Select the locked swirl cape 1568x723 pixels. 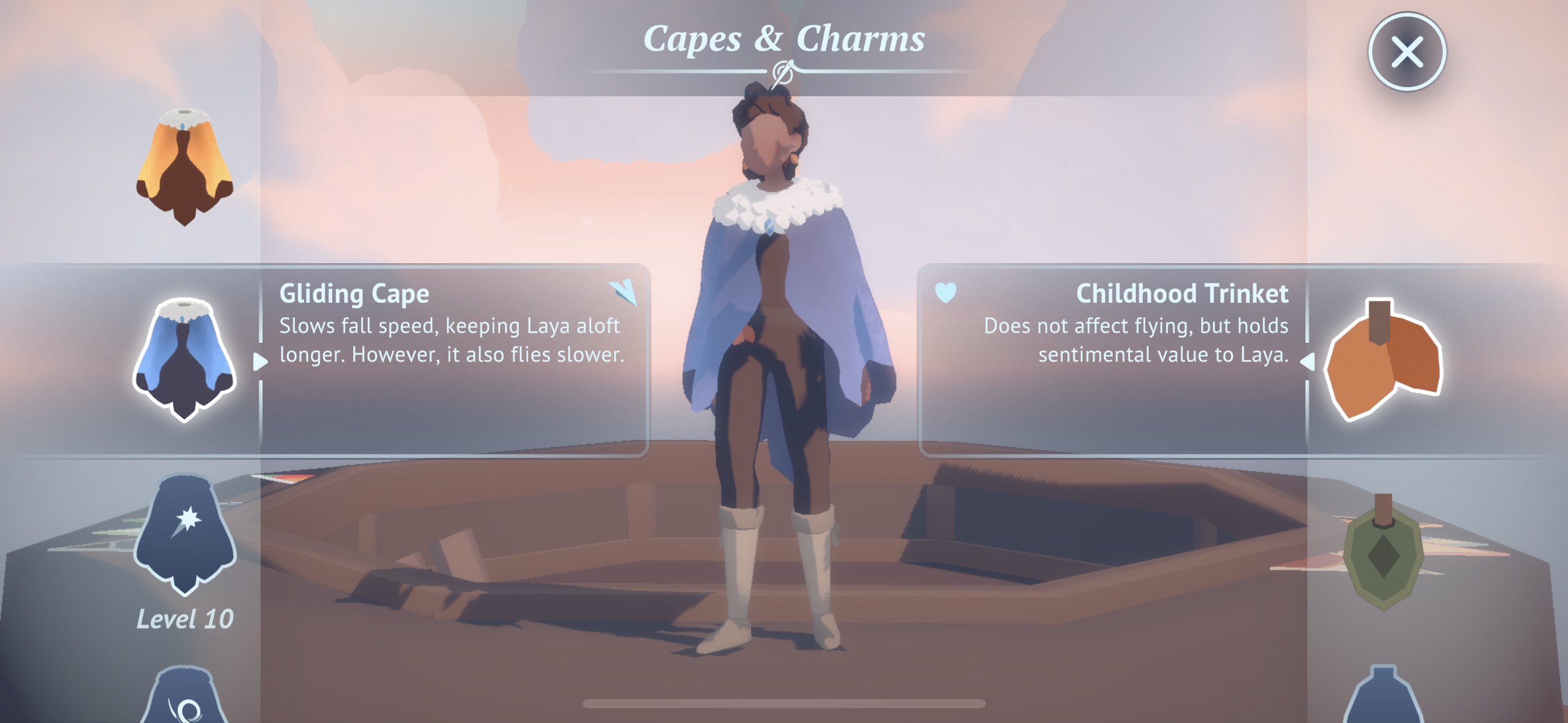[x=185, y=699]
